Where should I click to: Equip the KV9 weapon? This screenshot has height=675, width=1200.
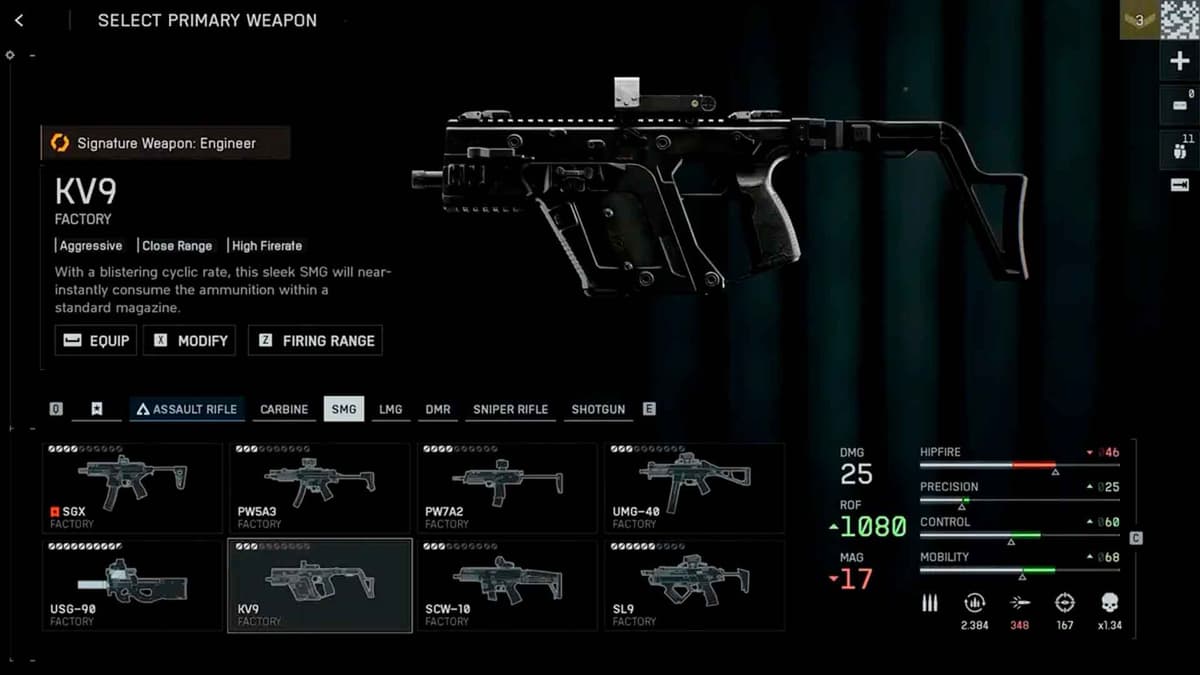tap(96, 340)
